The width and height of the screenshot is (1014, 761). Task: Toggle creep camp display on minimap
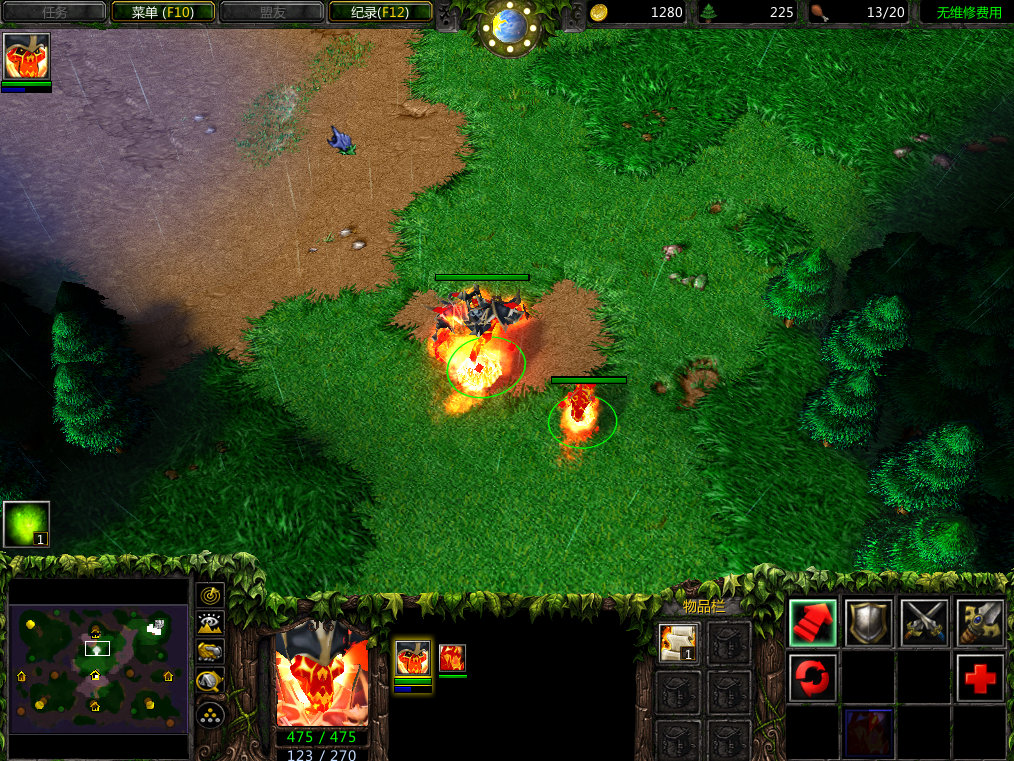tap(210, 682)
